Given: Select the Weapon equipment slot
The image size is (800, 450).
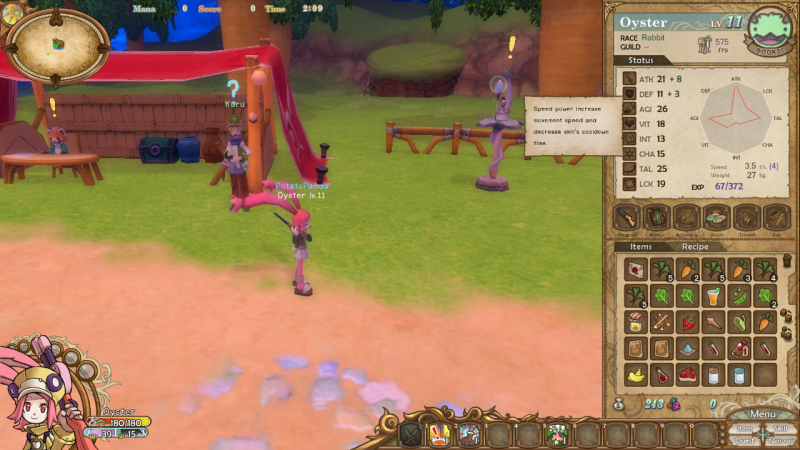Looking at the screenshot, I should (626, 217).
